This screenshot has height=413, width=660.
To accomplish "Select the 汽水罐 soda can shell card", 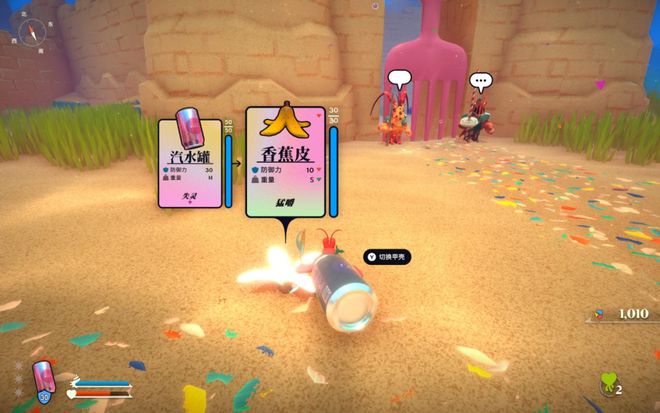I will (x=190, y=164).
